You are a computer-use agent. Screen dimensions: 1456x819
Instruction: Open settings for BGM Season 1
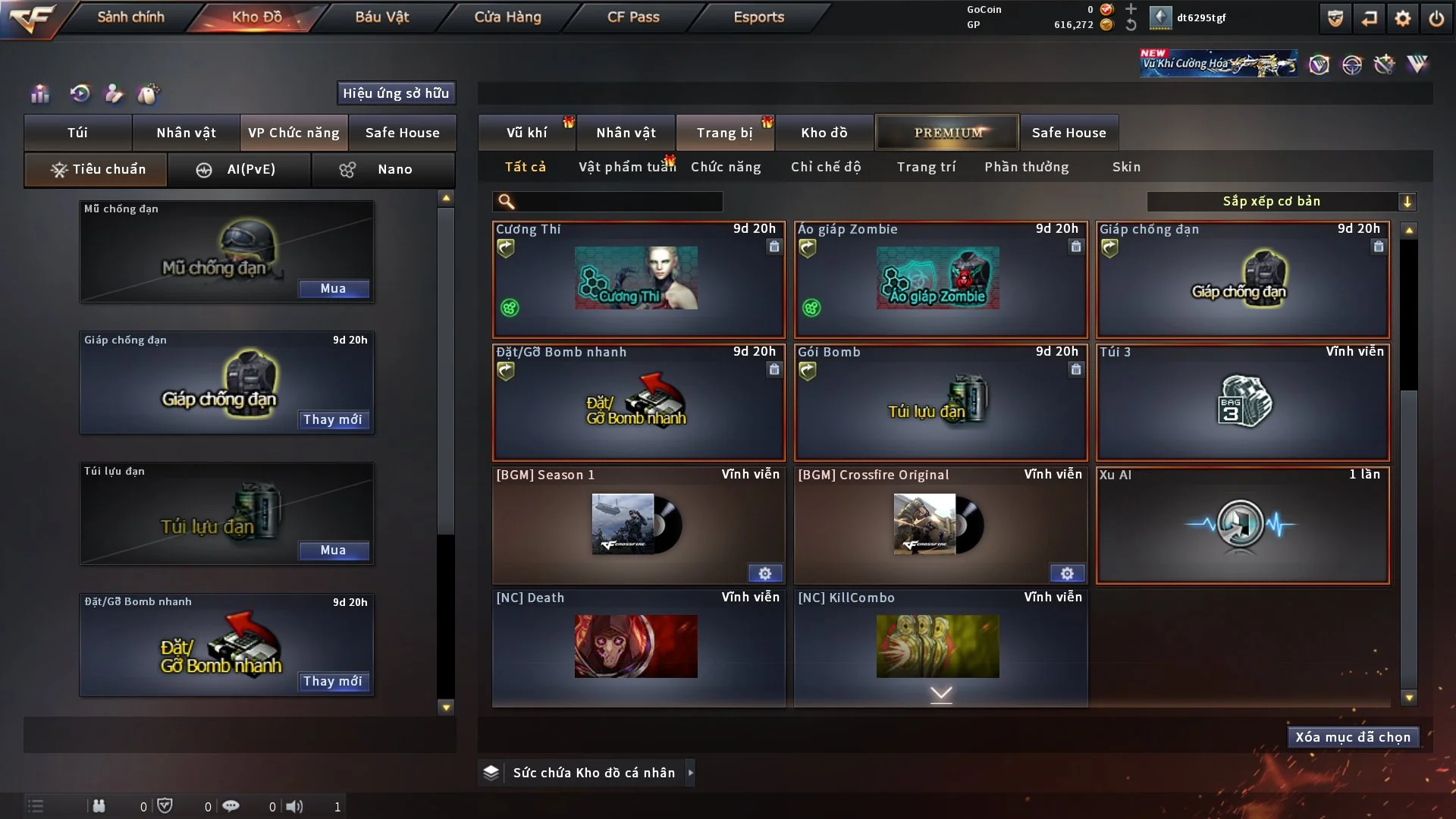[x=765, y=573]
